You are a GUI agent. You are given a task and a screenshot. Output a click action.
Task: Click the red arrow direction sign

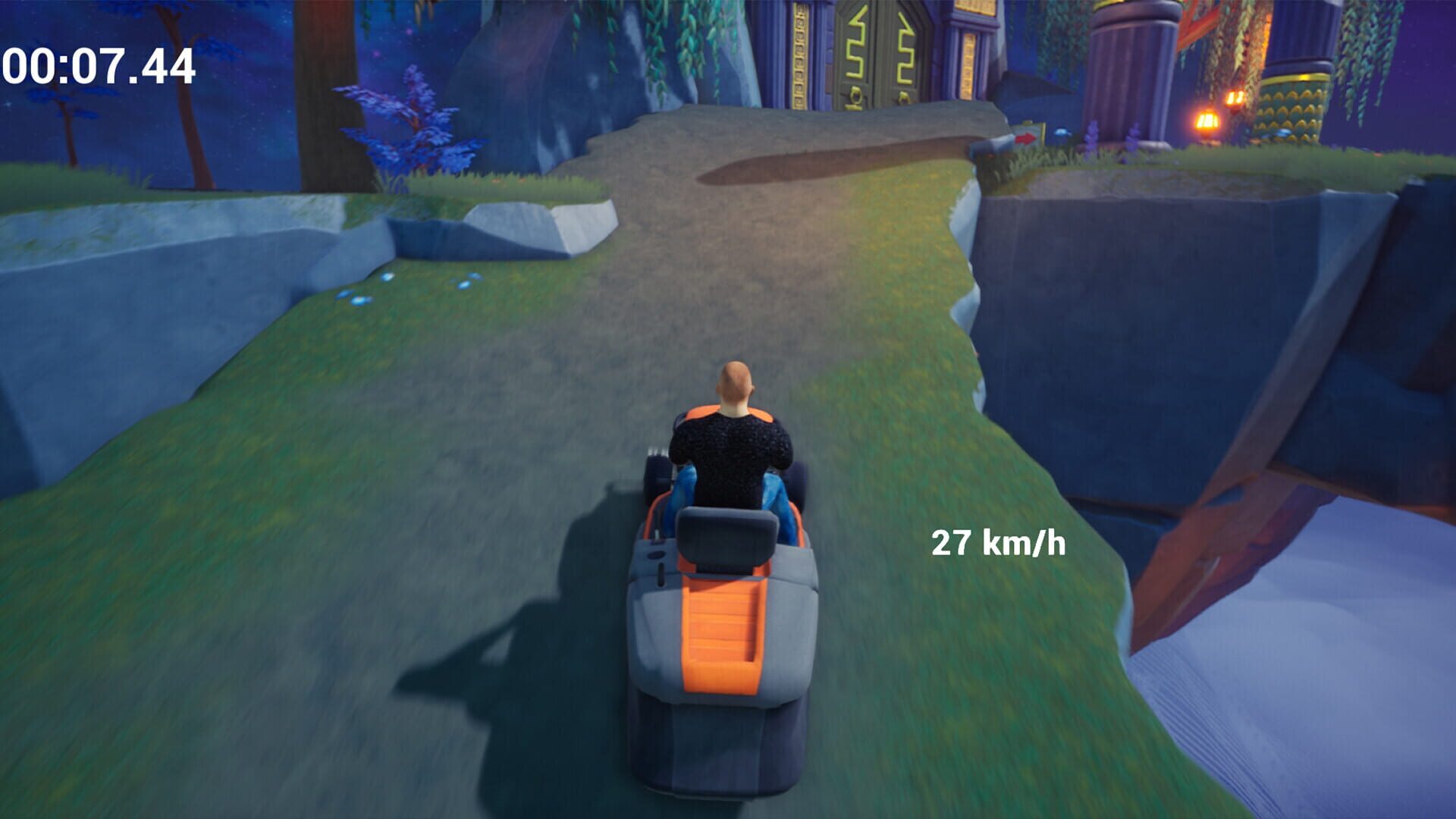[x=1027, y=139]
